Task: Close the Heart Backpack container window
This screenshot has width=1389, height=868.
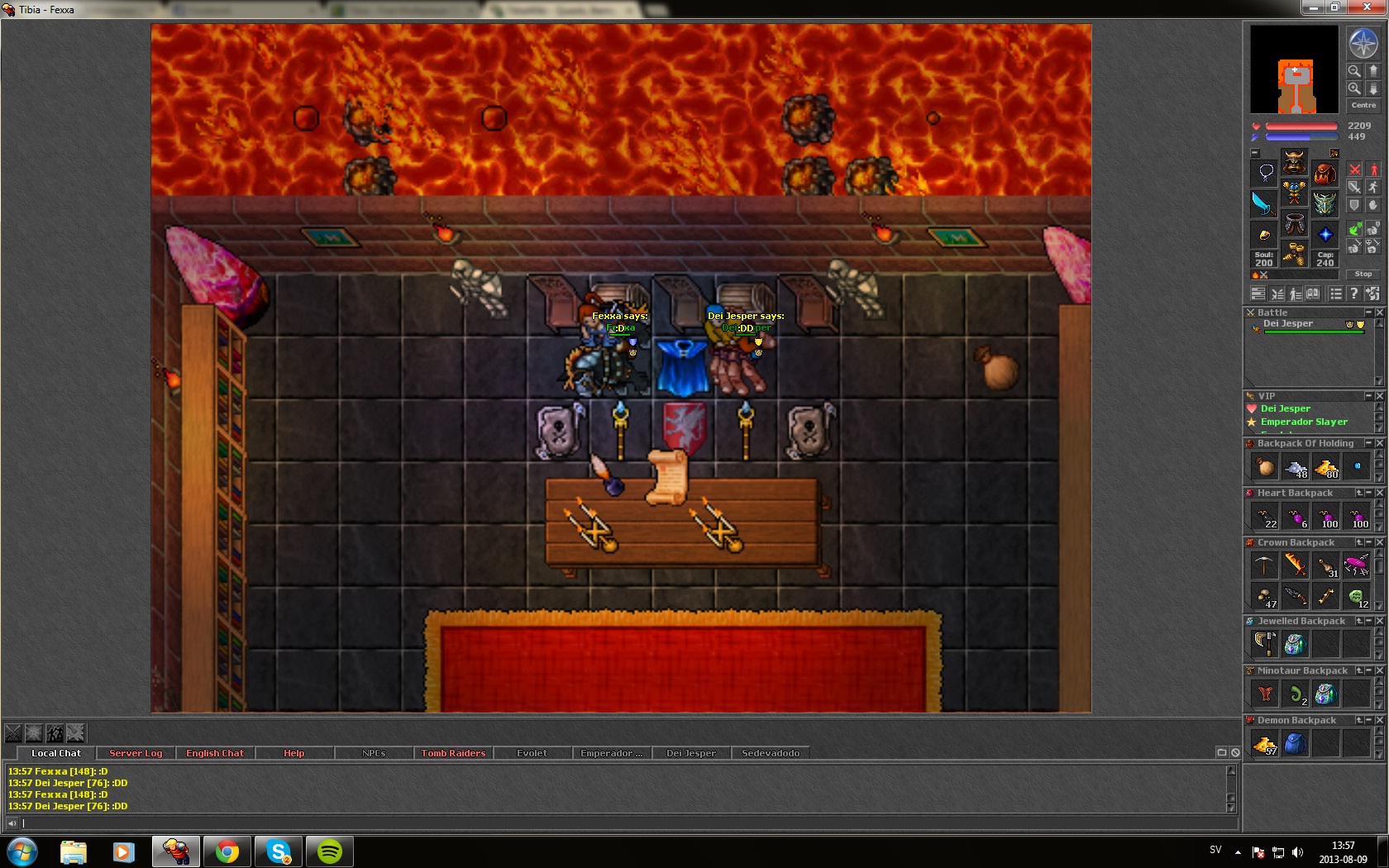Action: tap(1379, 493)
